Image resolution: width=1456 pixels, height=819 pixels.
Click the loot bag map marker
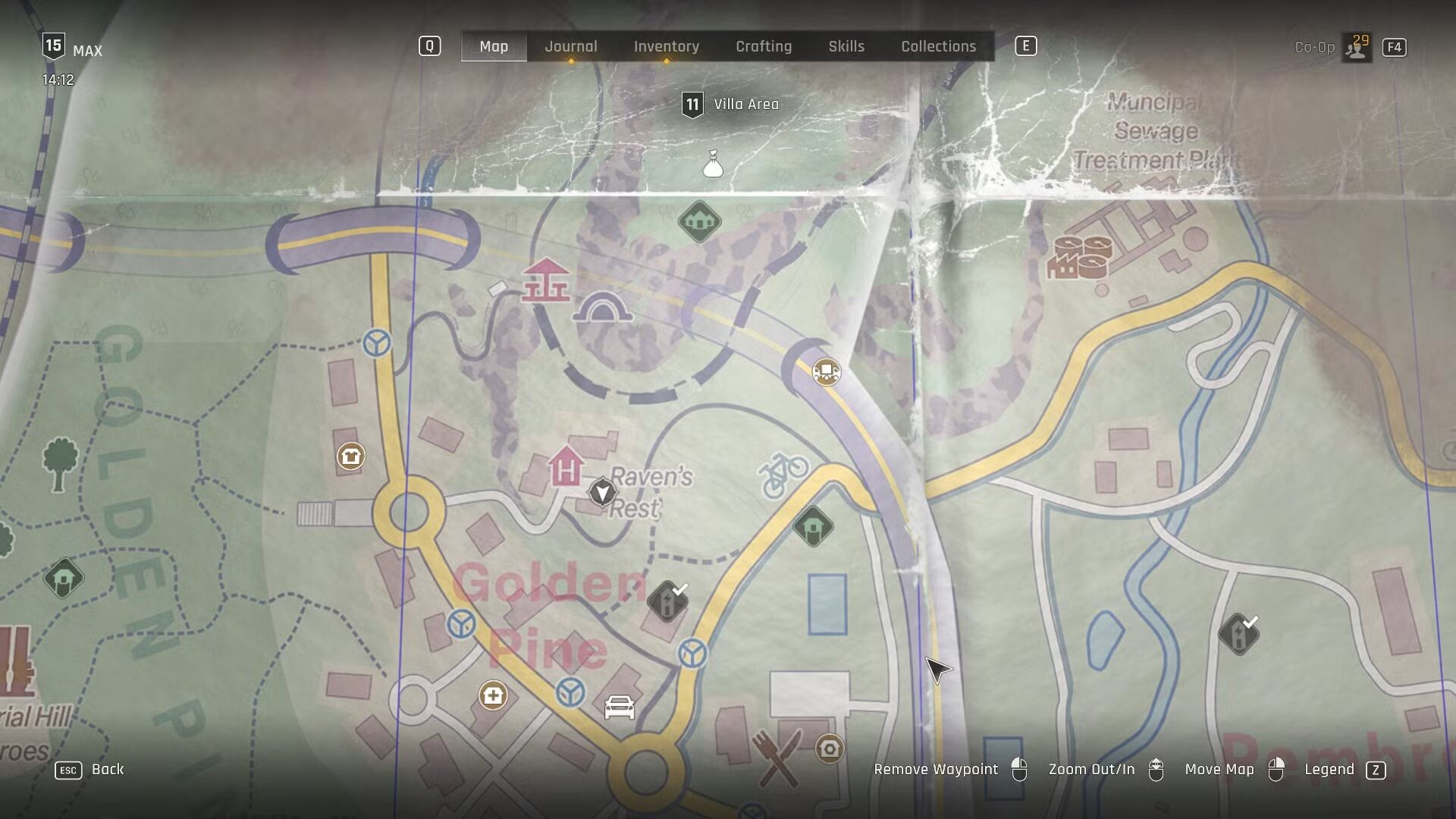point(712,164)
